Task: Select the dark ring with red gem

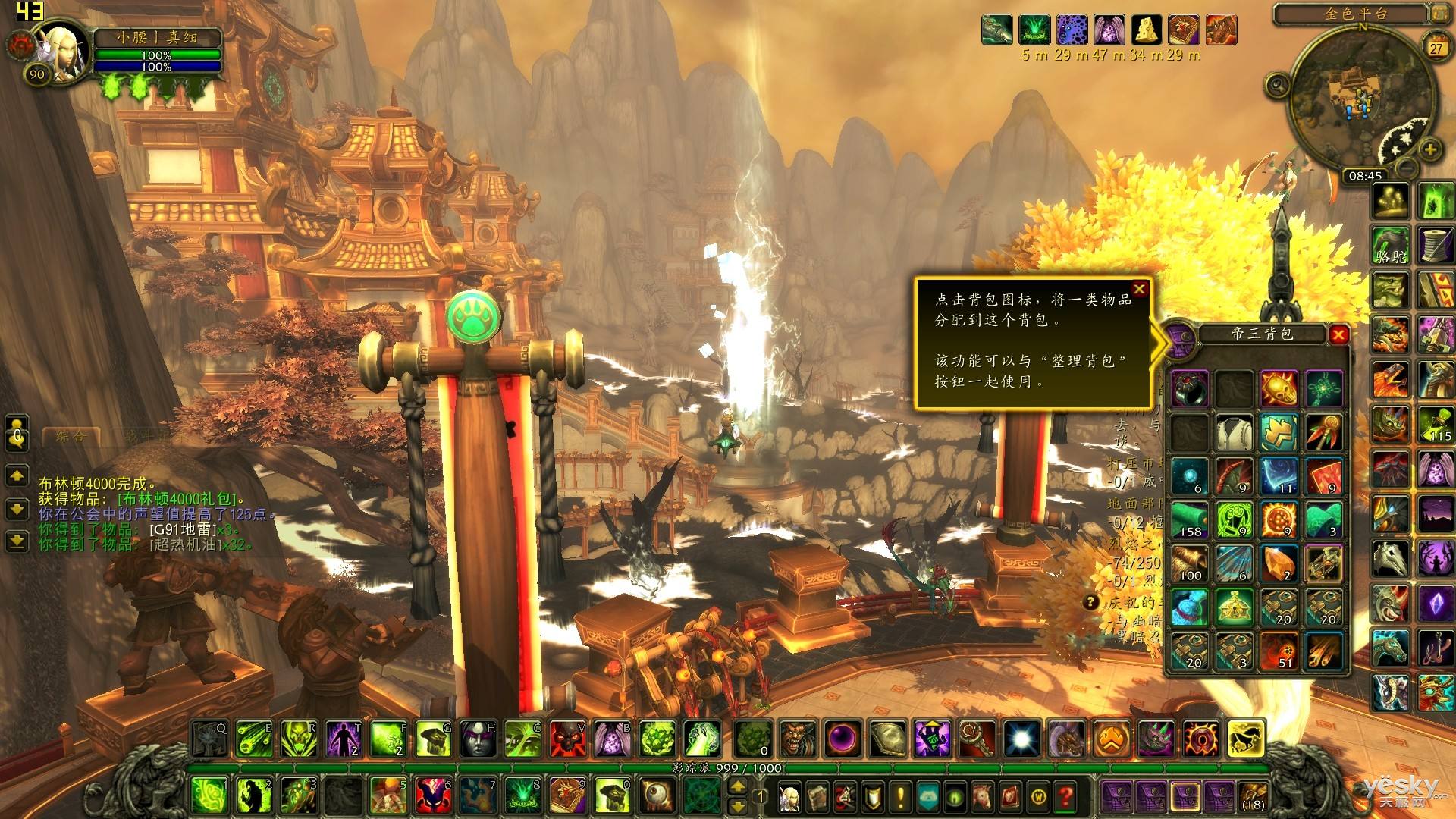Action: 1190,389
